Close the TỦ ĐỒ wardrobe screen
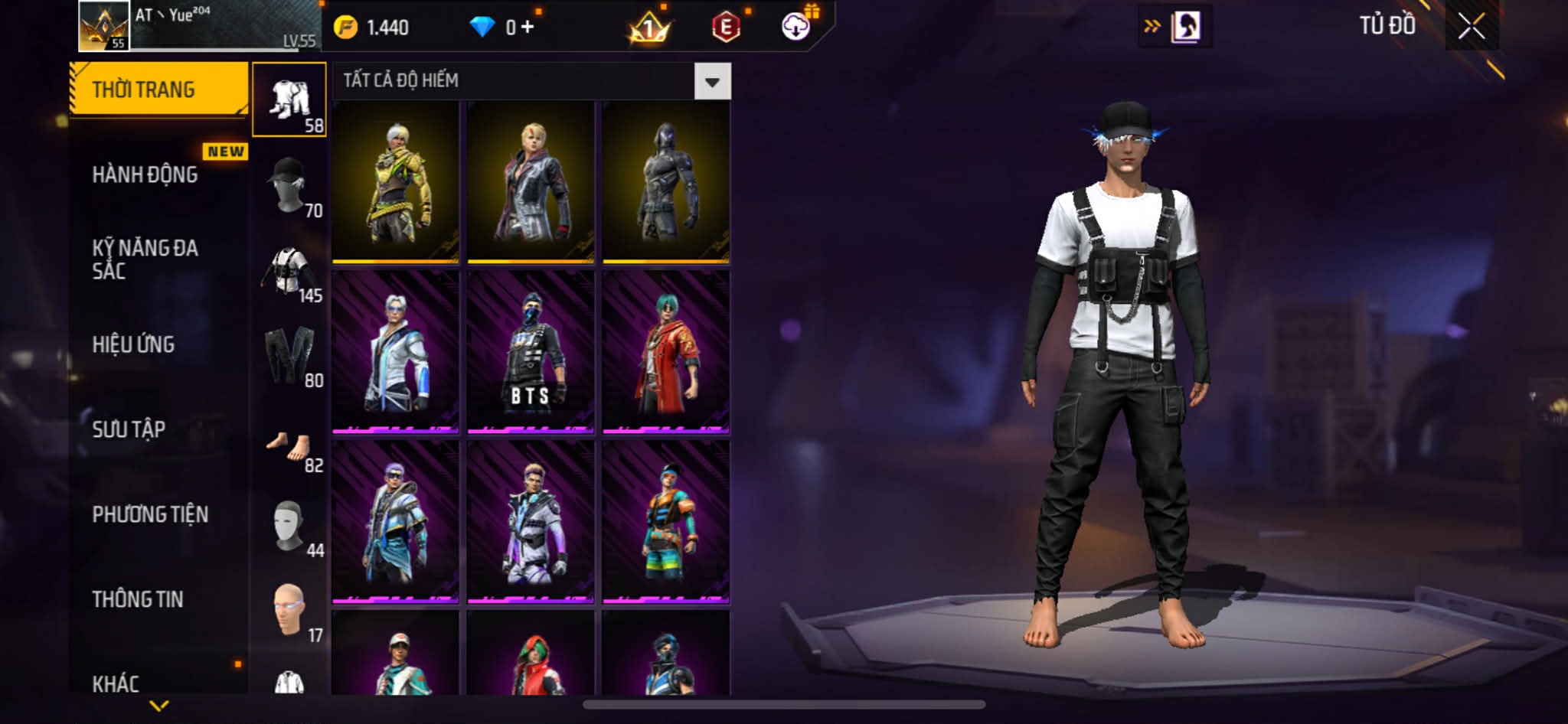 (1471, 27)
